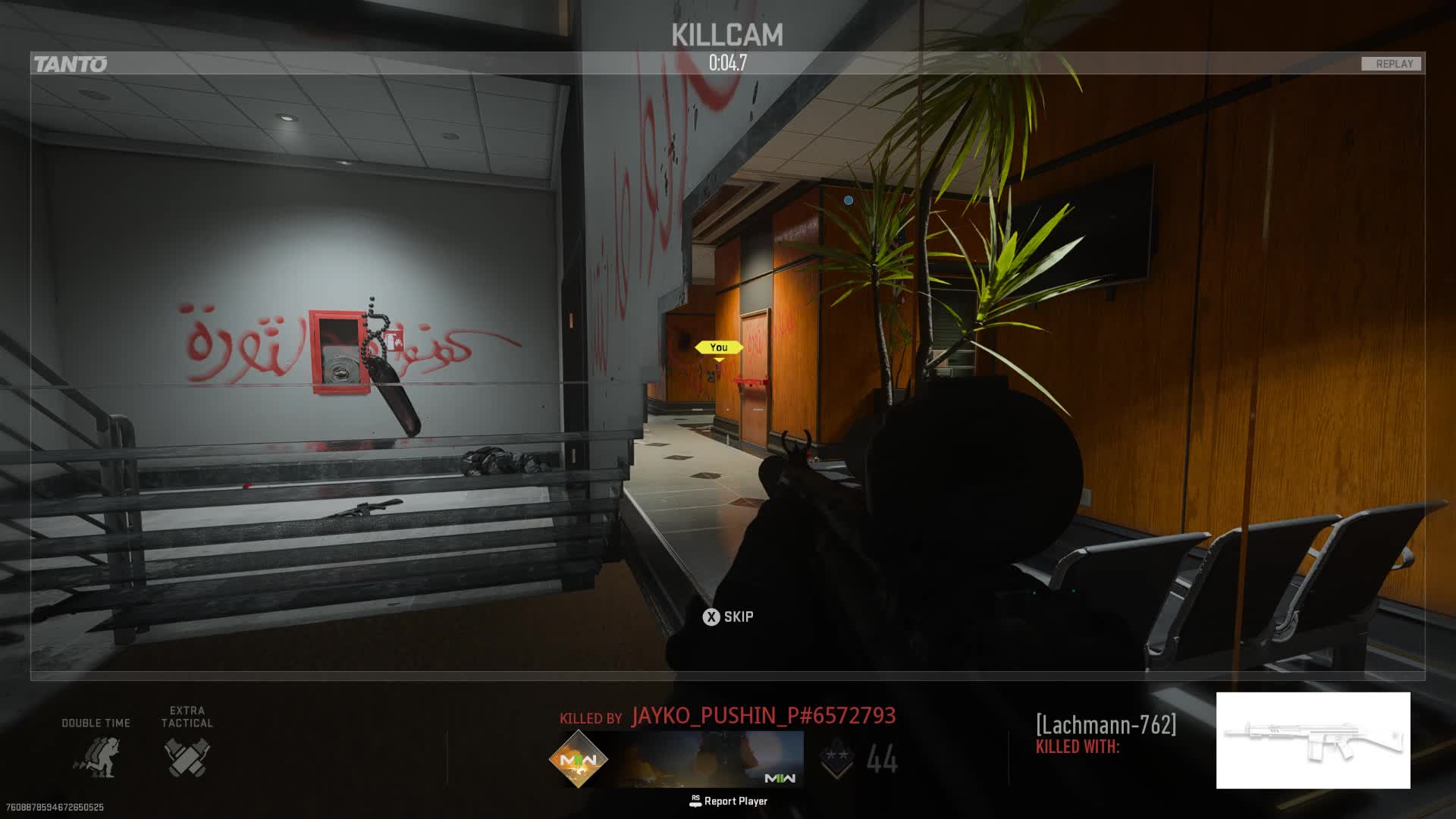Inspect the Lachmann-762 weapon thumbnail
1456x819 pixels.
click(x=1313, y=740)
